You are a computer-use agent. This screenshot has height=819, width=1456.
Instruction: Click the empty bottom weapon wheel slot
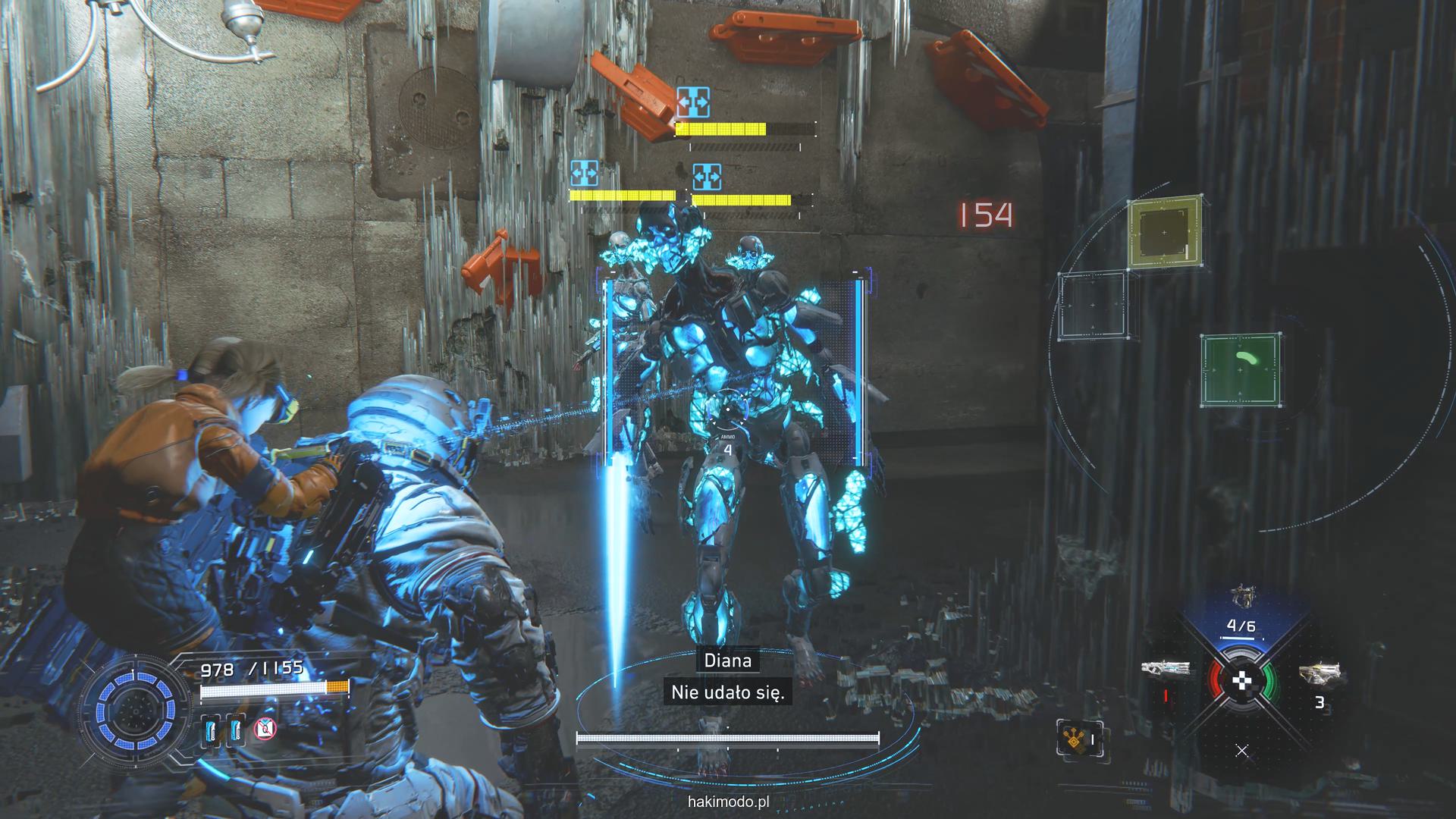[x=1241, y=751]
